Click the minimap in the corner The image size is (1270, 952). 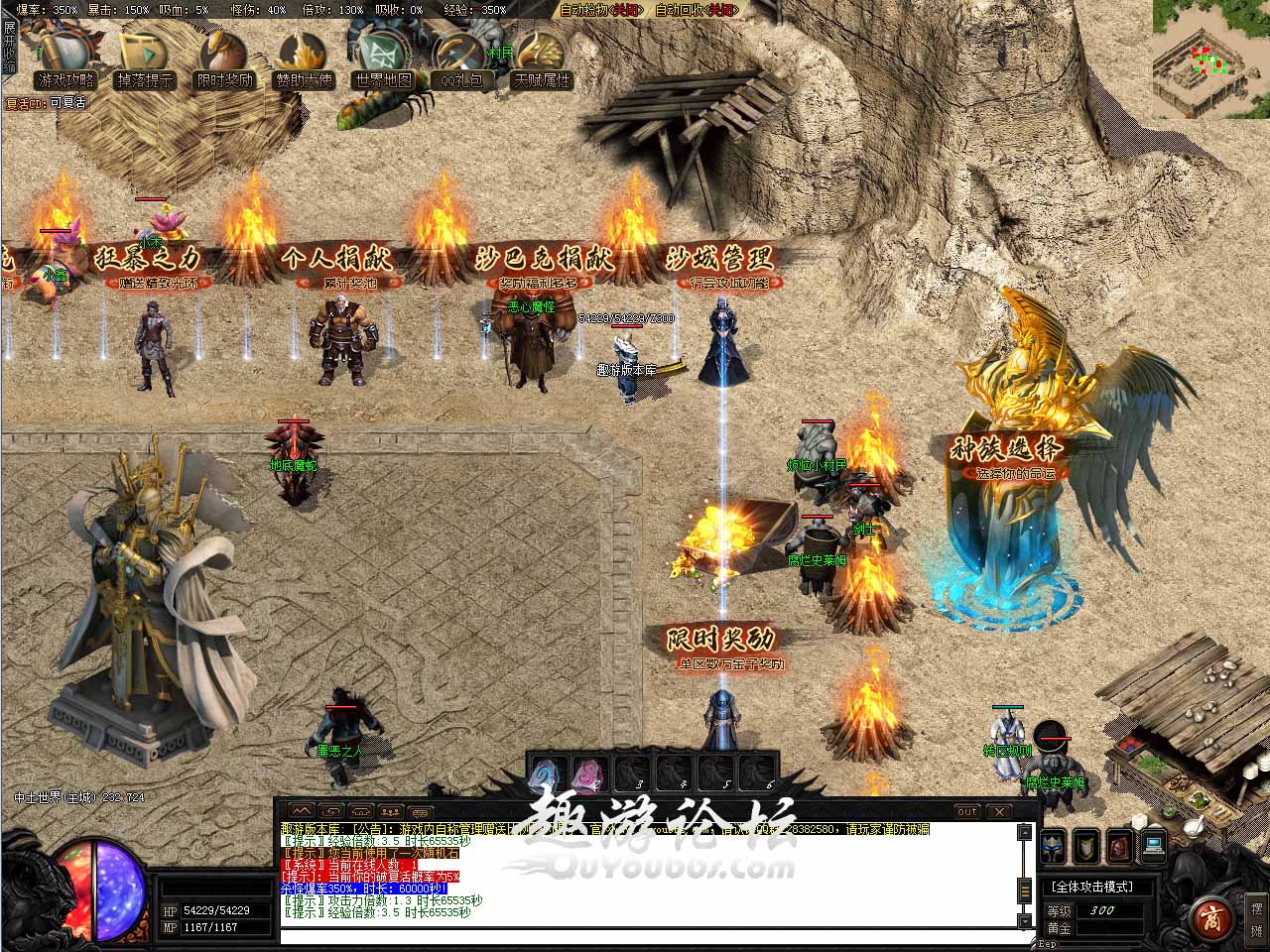tap(1209, 59)
